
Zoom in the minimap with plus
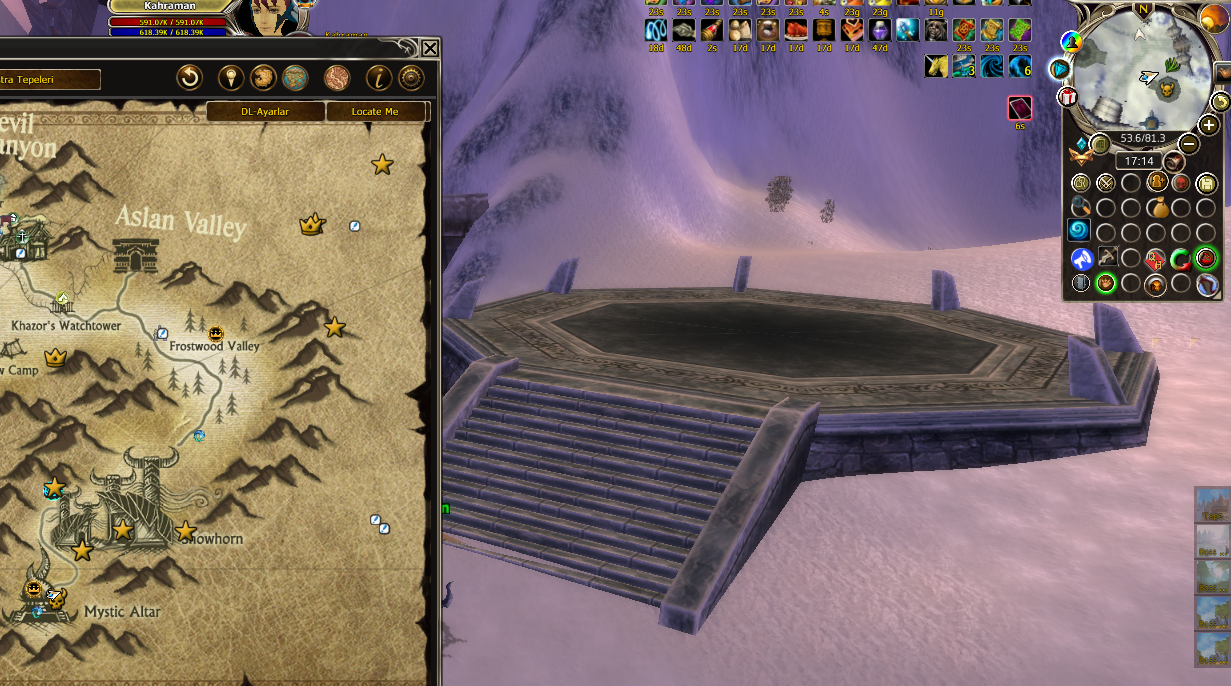click(1208, 126)
